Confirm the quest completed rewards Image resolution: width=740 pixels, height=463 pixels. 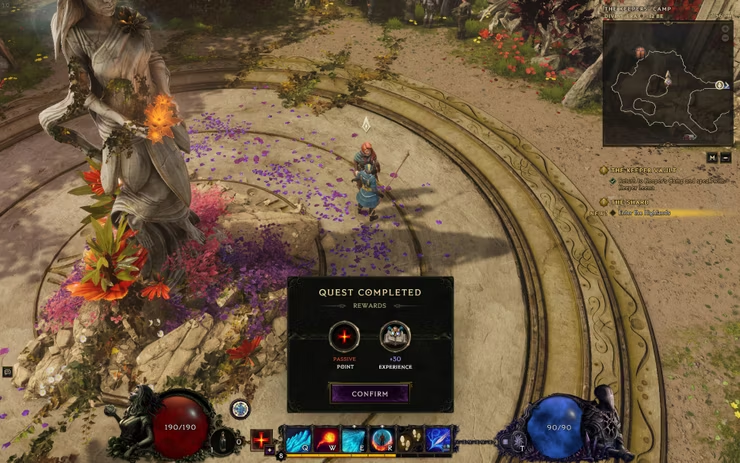(369, 394)
